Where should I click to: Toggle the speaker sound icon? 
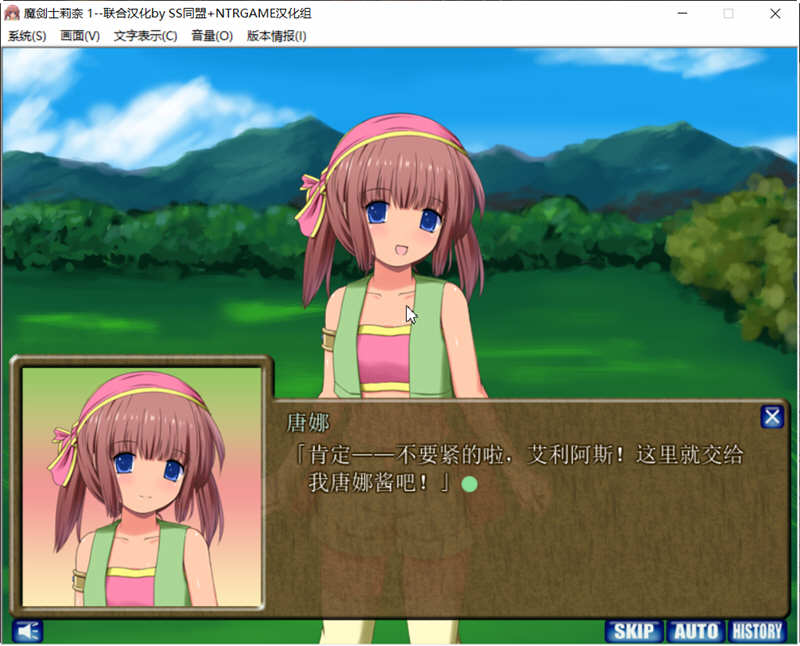(28, 631)
